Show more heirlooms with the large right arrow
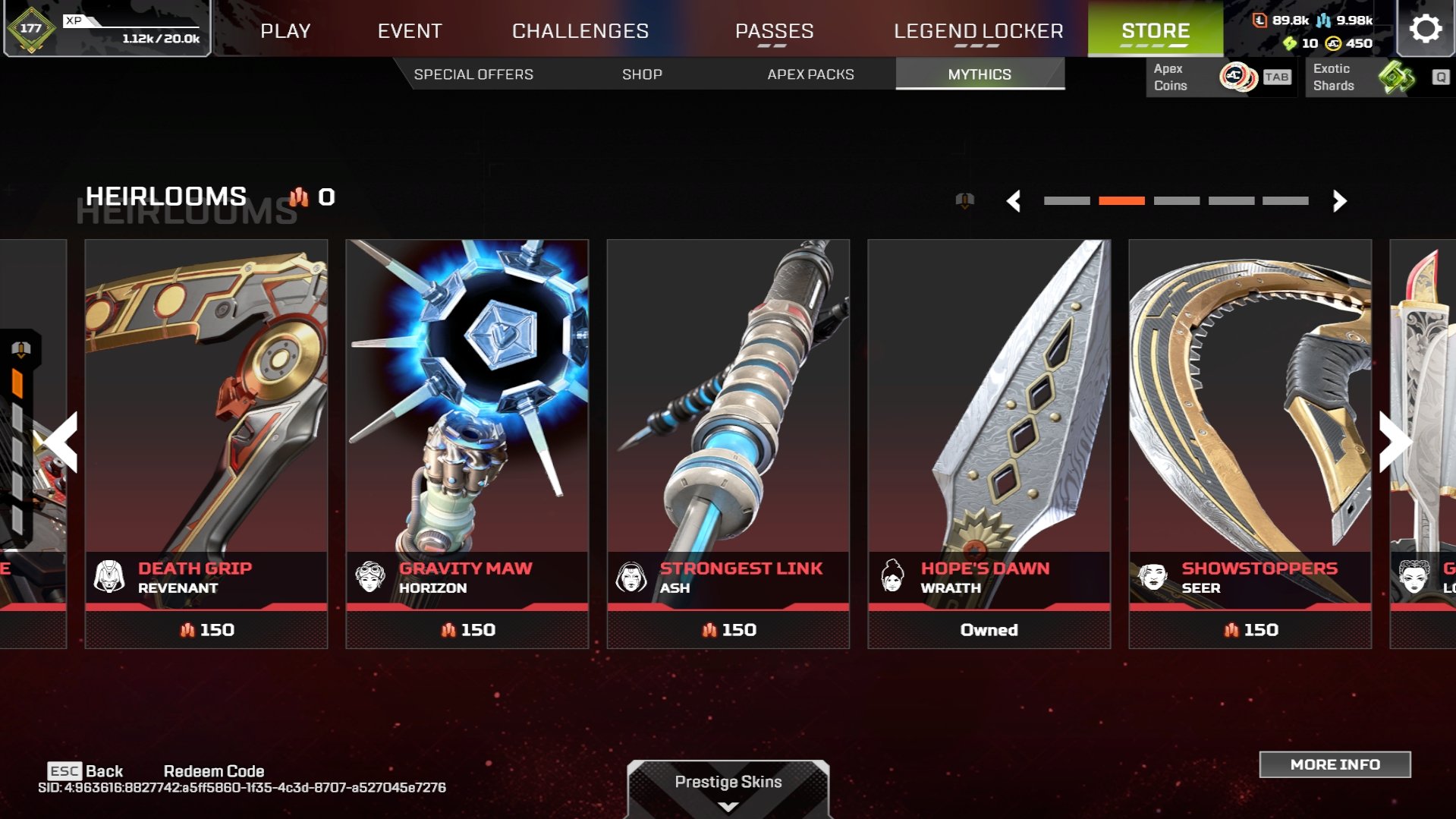The width and height of the screenshot is (1456, 819). tap(1394, 442)
